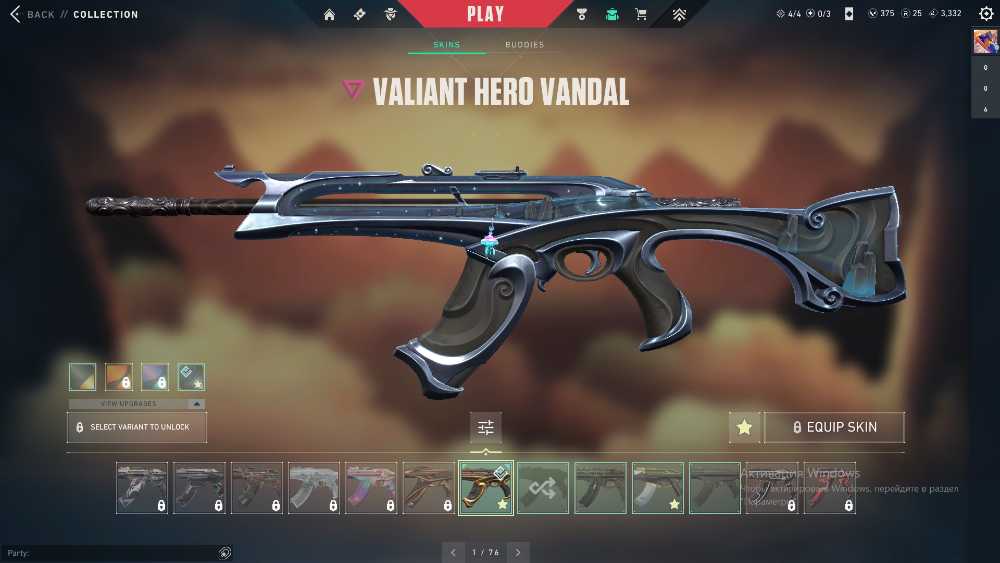Switch to the Buddies tab
Image resolution: width=1000 pixels, height=563 pixels.
[524, 45]
